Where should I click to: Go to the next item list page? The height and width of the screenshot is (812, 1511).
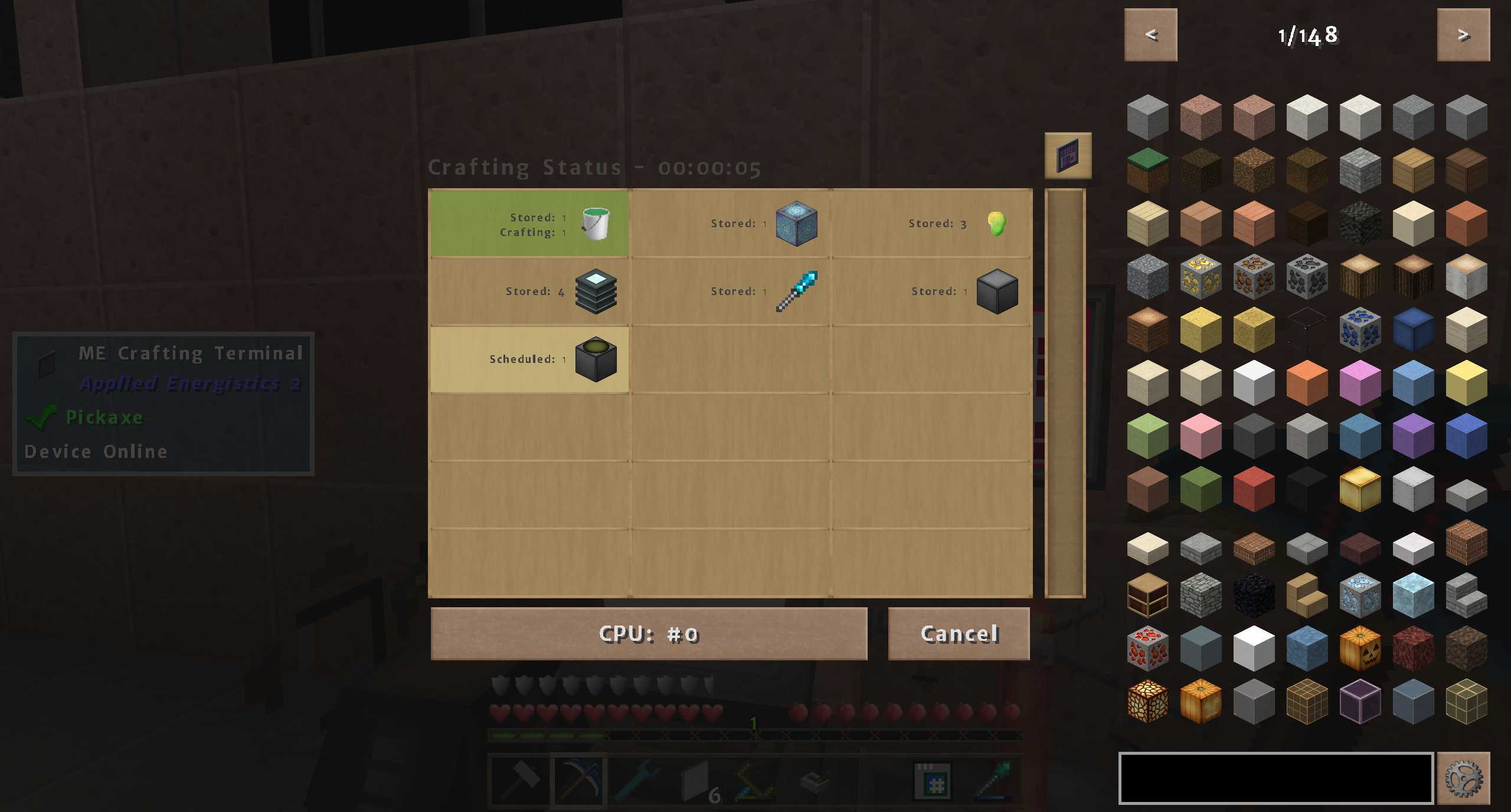(x=1463, y=35)
